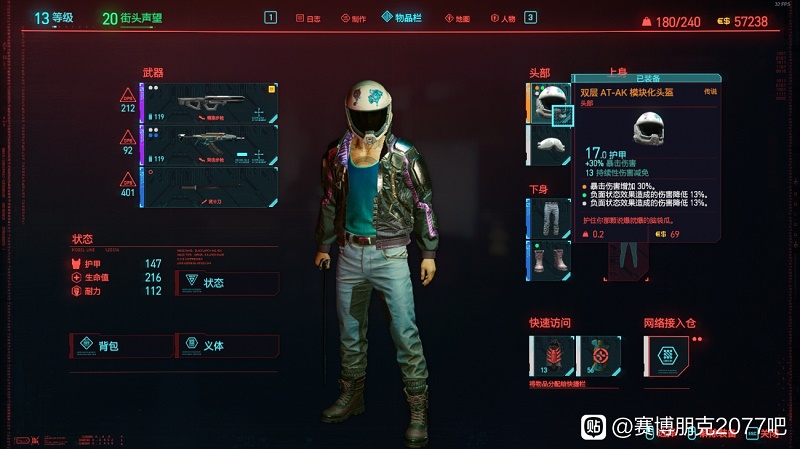Select the face mask slot below the helmet
The width and height of the screenshot is (800, 449).
(x=546, y=144)
